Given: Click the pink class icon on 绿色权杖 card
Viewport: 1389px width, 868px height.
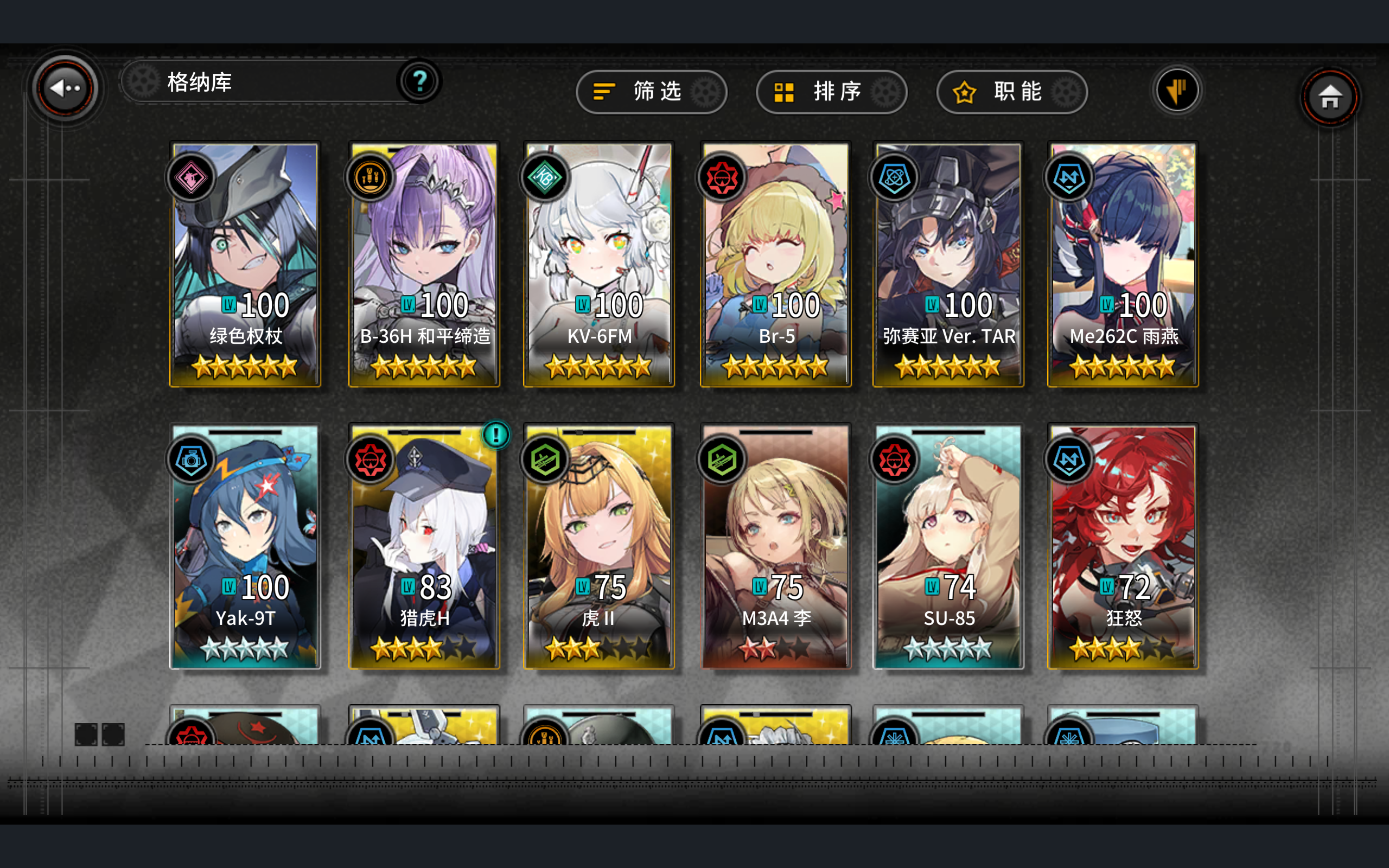Looking at the screenshot, I should (190, 178).
